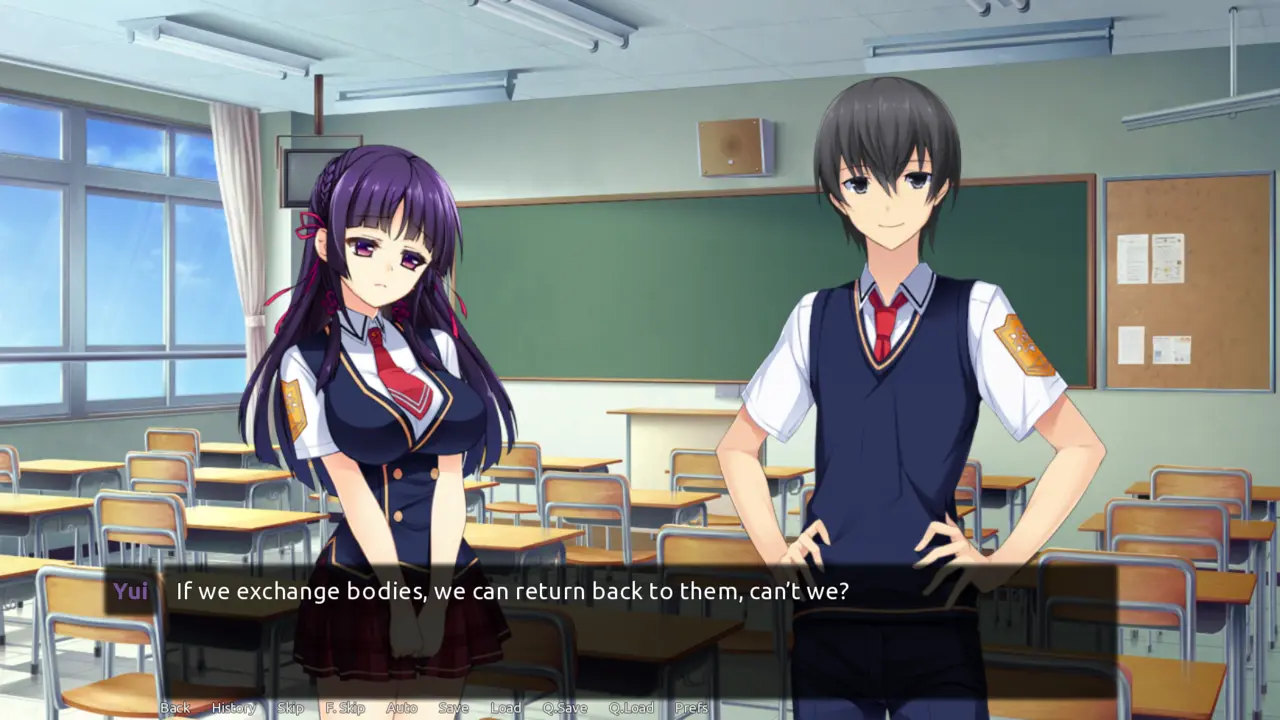Quick save with Q.Save
1280x720 pixels.
pyautogui.click(x=563, y=708)
